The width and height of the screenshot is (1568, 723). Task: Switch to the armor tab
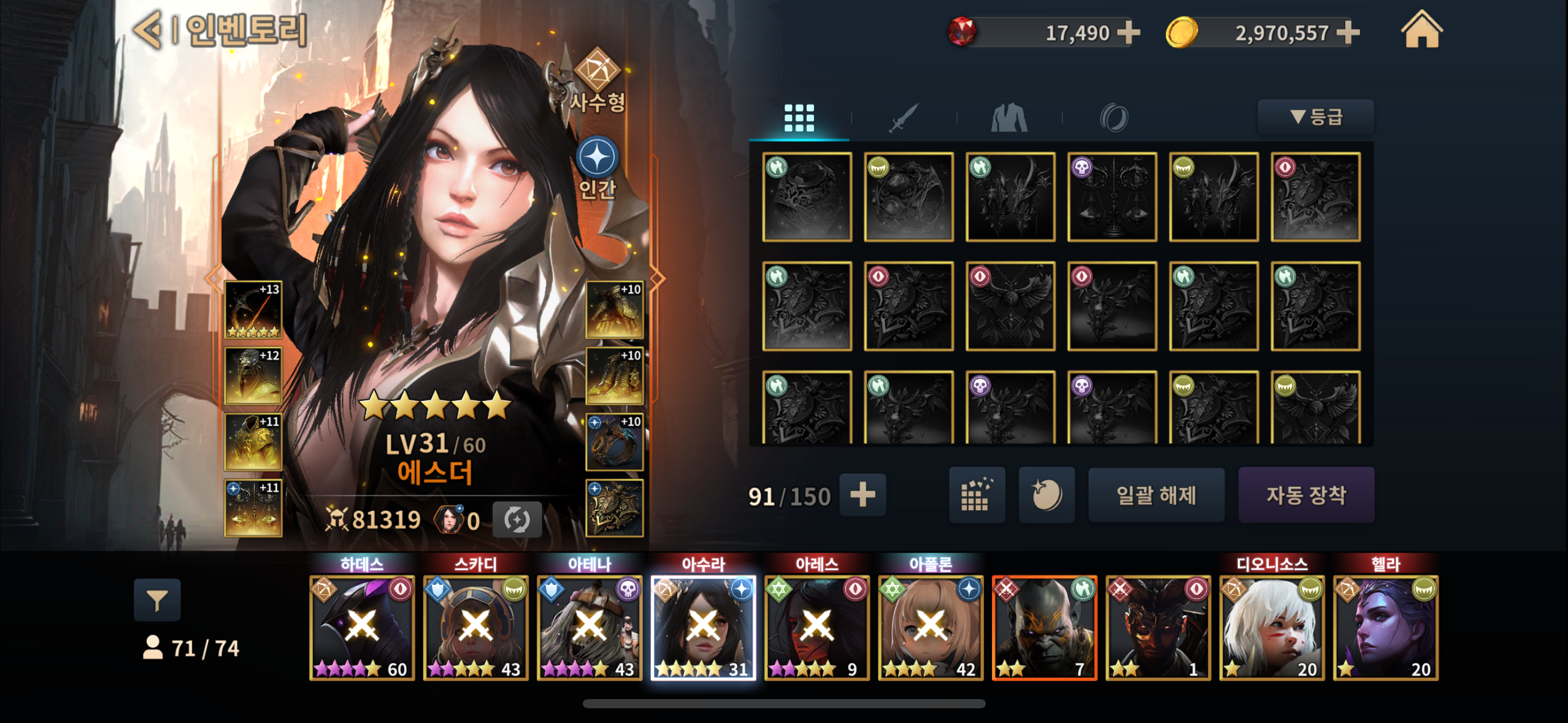[1009, 117]
